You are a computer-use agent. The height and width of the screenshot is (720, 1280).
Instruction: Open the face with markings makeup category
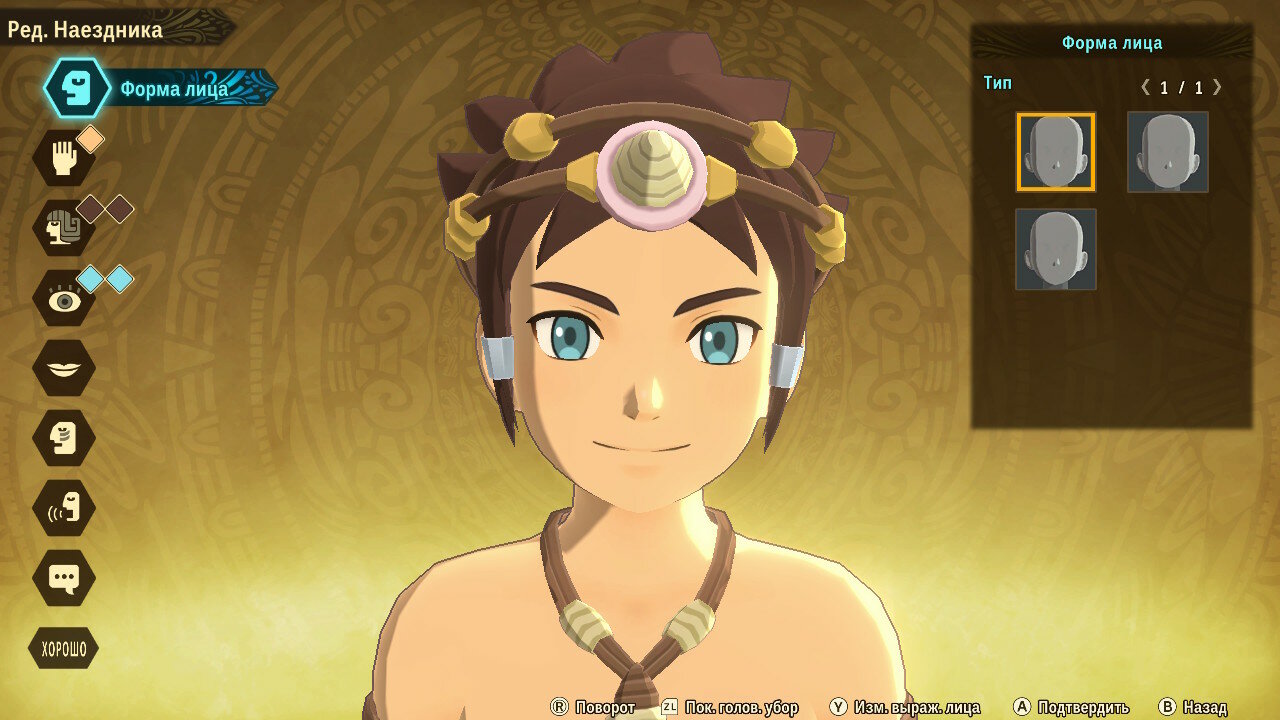pyautogui.click(x=64, y=438)
